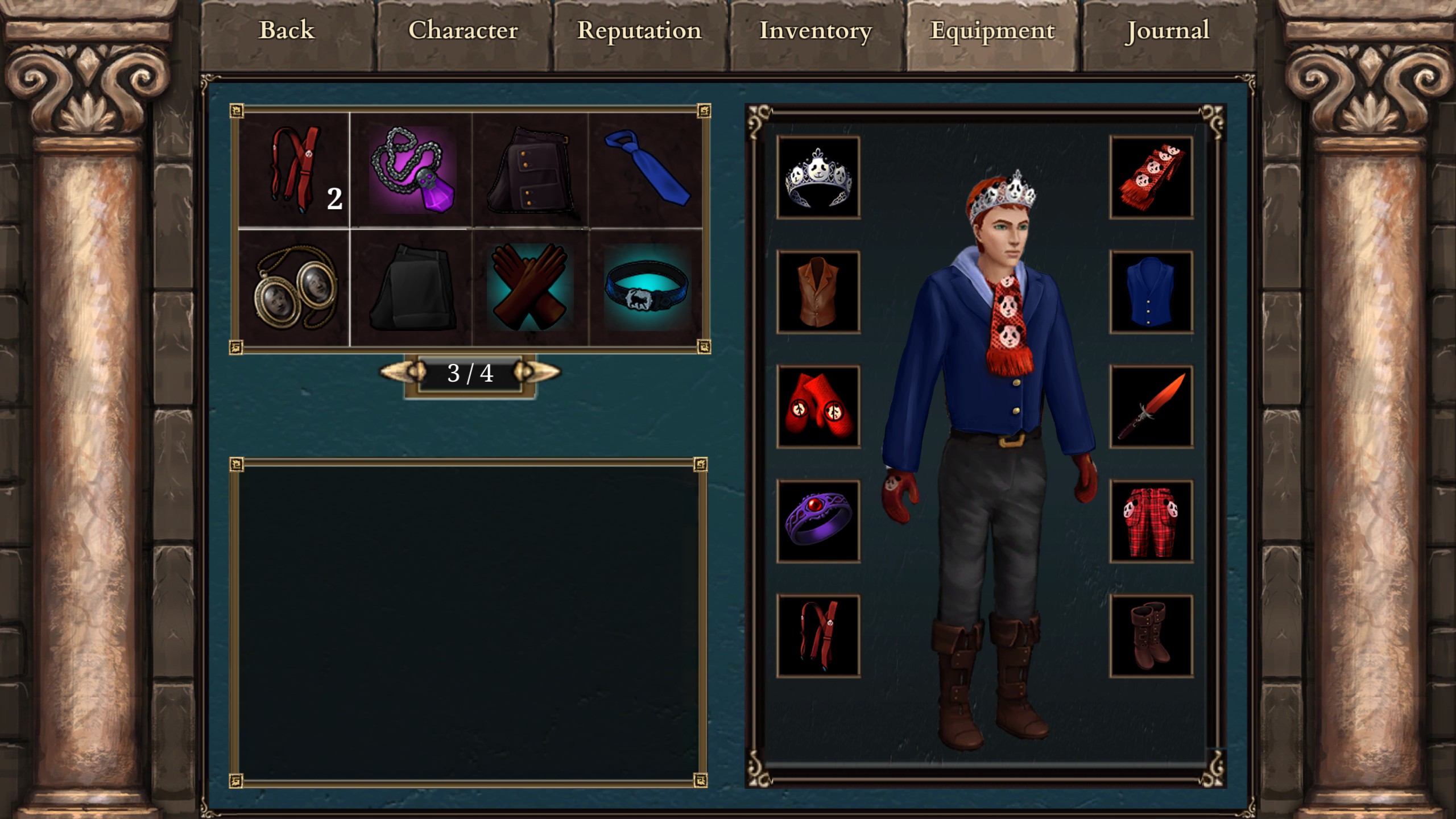Go back using the Back tab
The height and width of the screenshot is (819, 1456).
(x=287, y=31)
